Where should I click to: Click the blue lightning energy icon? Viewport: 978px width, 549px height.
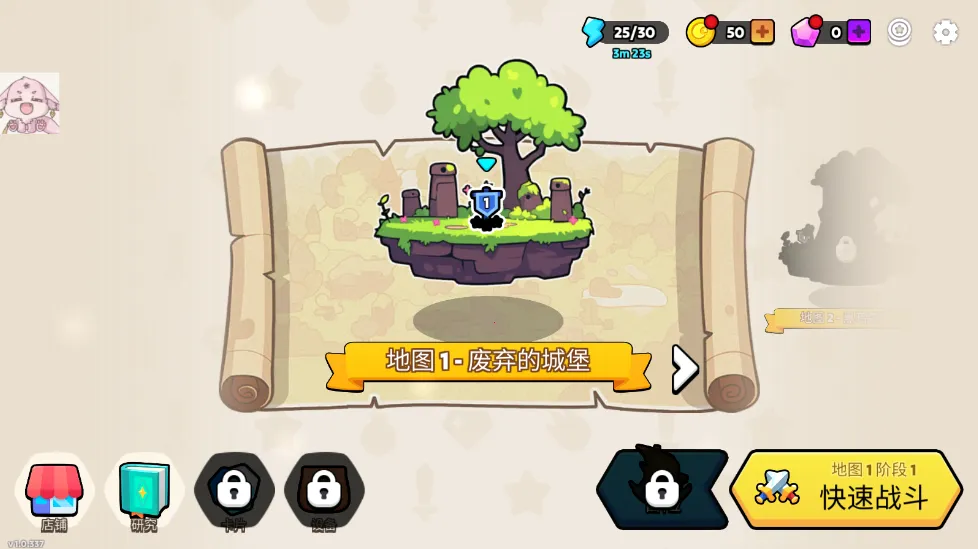594,32
